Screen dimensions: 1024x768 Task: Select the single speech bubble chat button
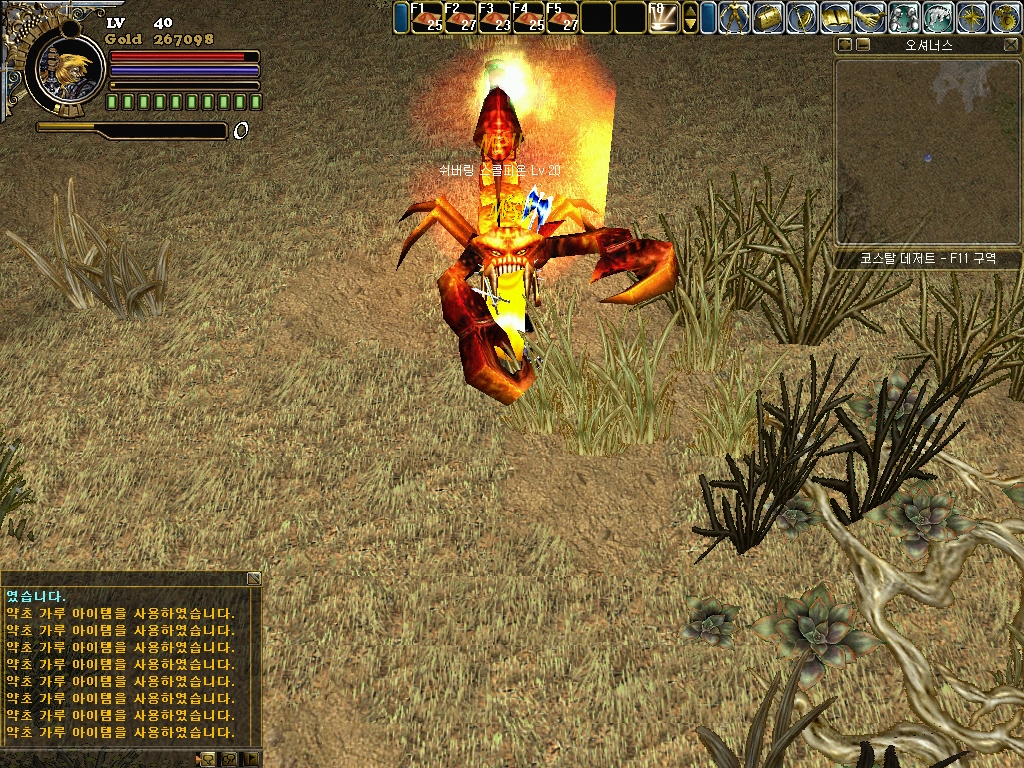(x=208, y=759)
